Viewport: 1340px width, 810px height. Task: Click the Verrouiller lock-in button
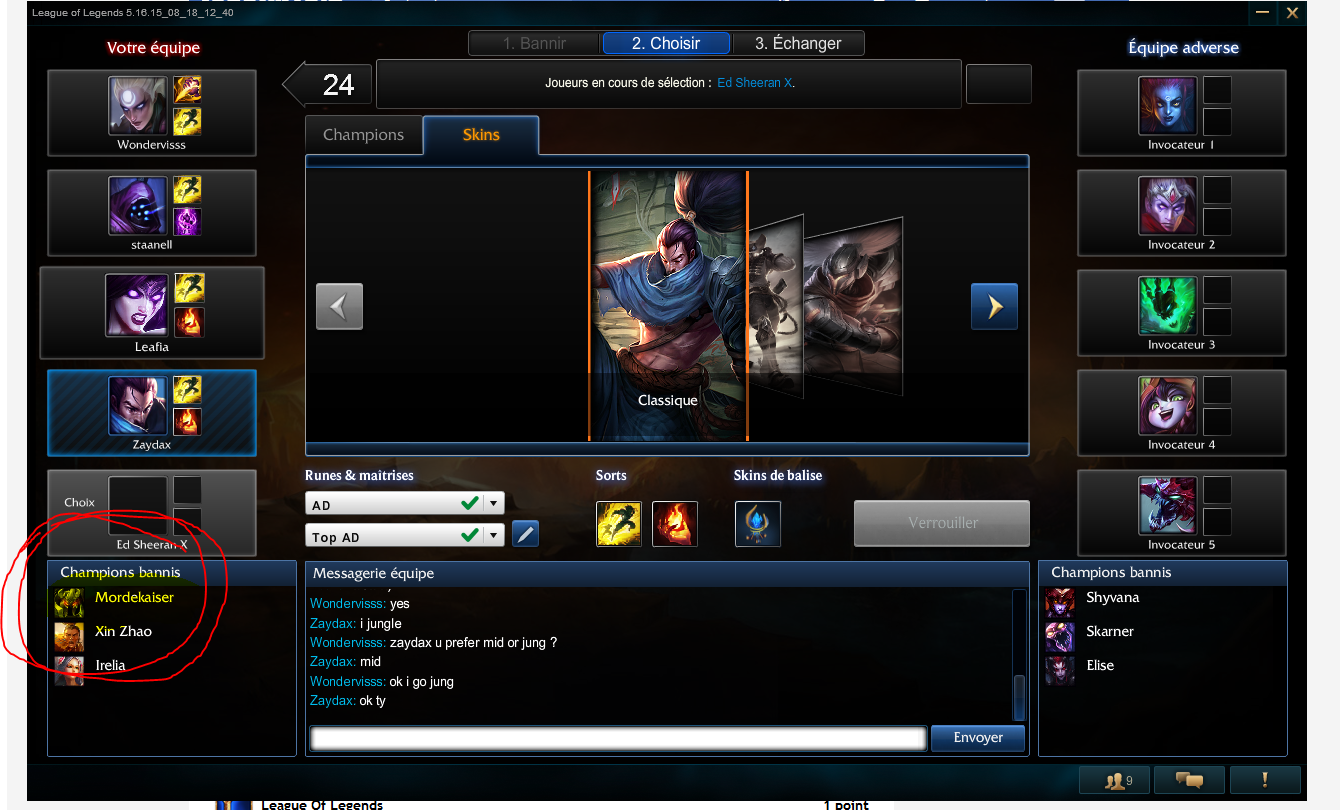[942, 523]
